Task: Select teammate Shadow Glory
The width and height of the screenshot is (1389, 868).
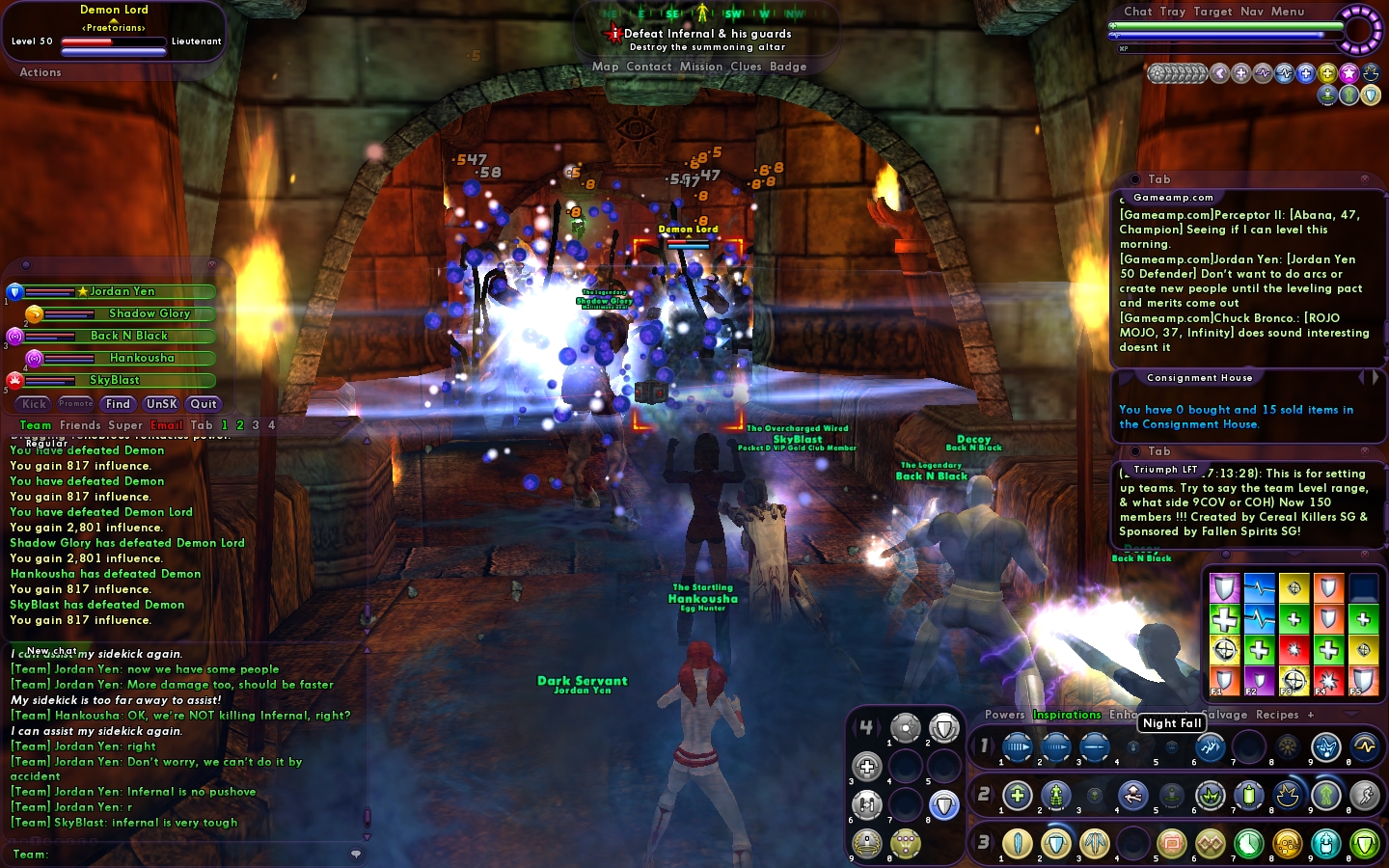Action: 149,313
